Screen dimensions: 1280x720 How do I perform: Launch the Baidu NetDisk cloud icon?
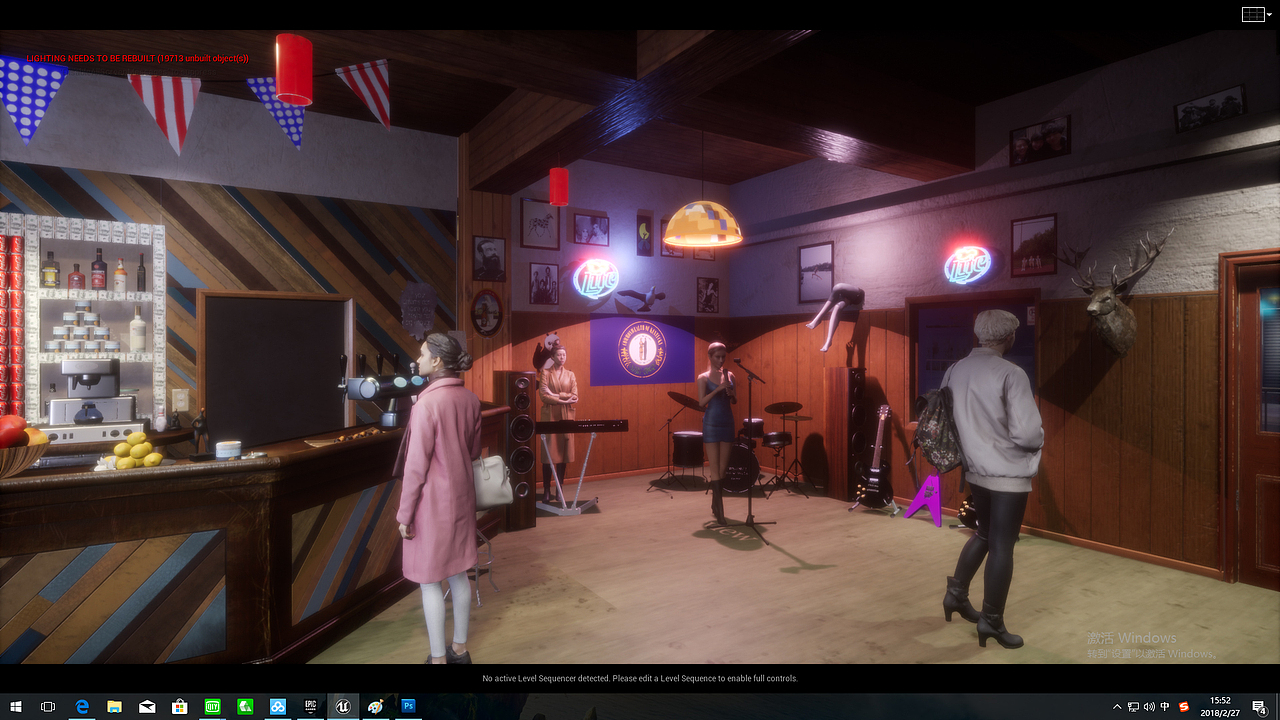(277, 707)
